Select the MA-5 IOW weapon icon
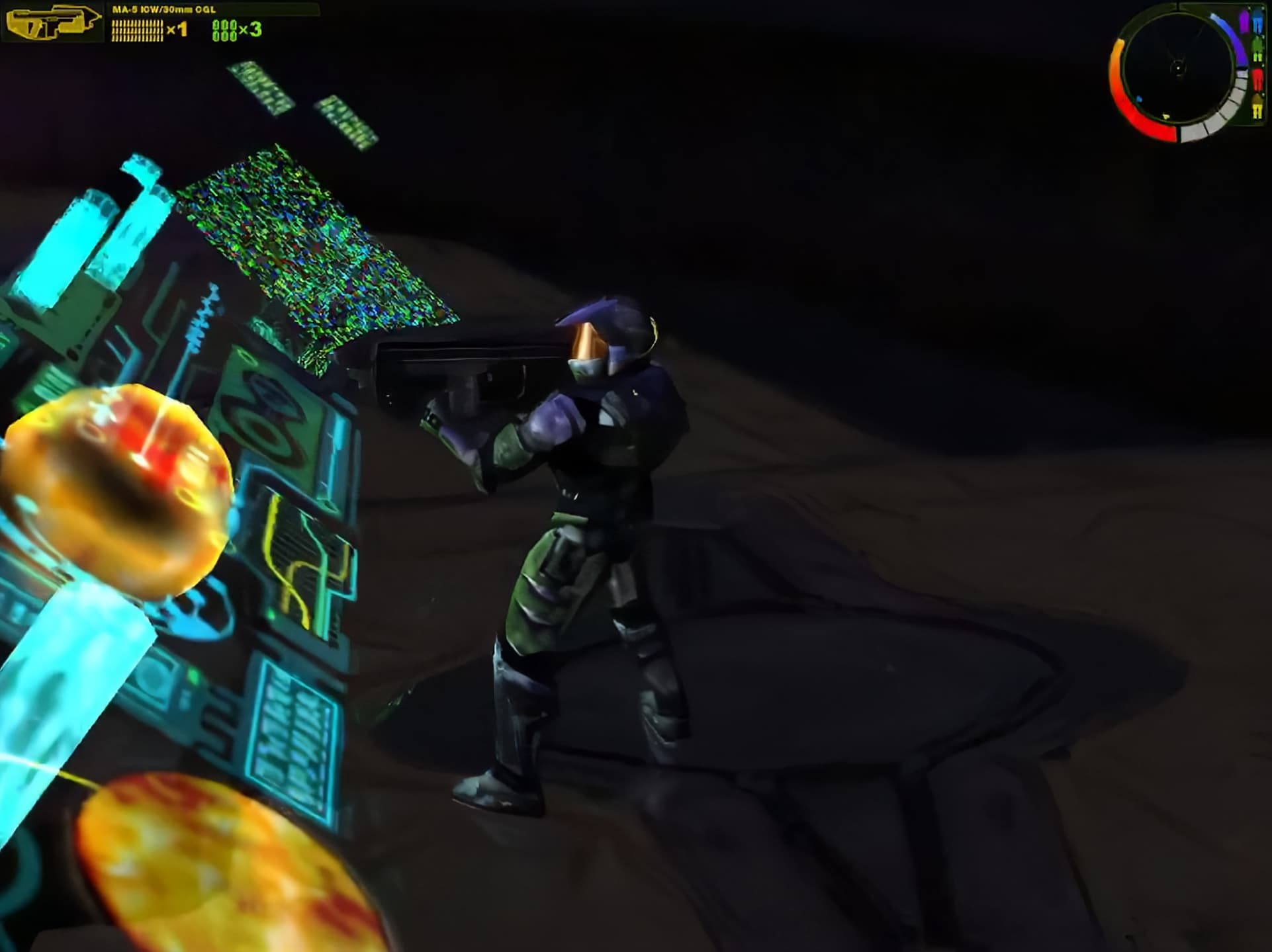This screenshot has width=1272, height=952. (x=52, y=22)
